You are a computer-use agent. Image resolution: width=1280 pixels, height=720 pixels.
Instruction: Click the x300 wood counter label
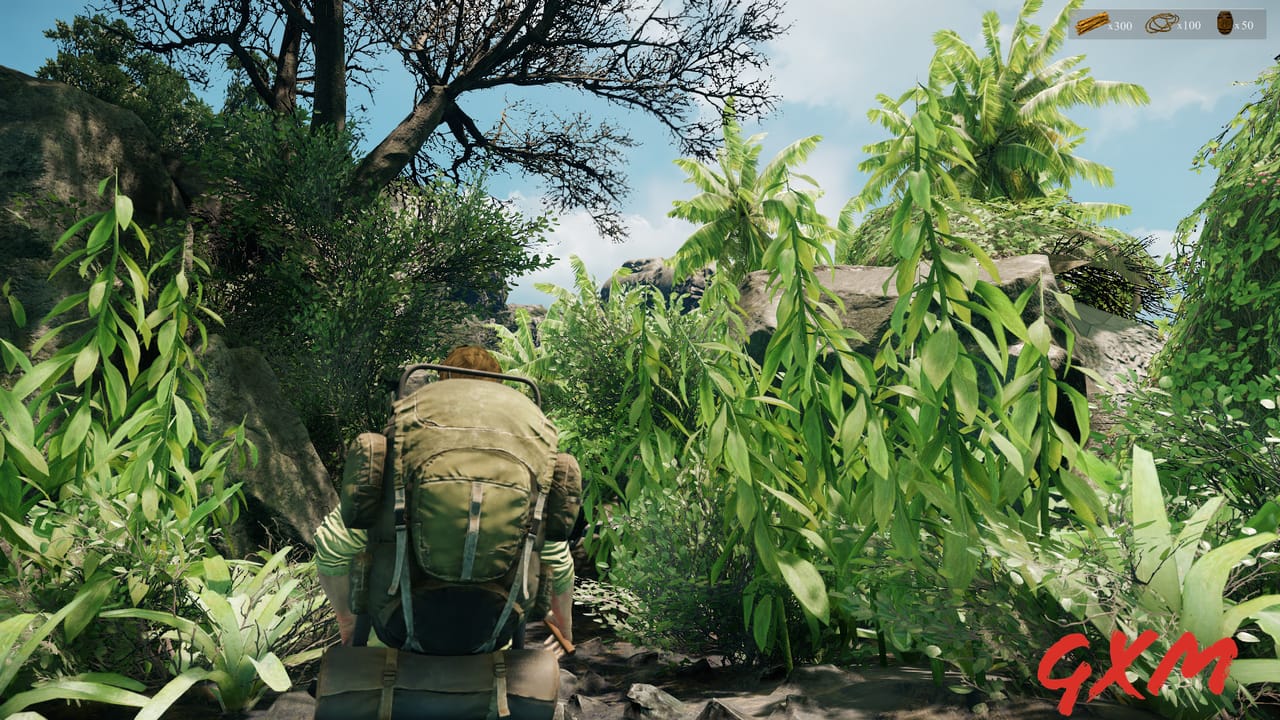[x=1120, y=25]
